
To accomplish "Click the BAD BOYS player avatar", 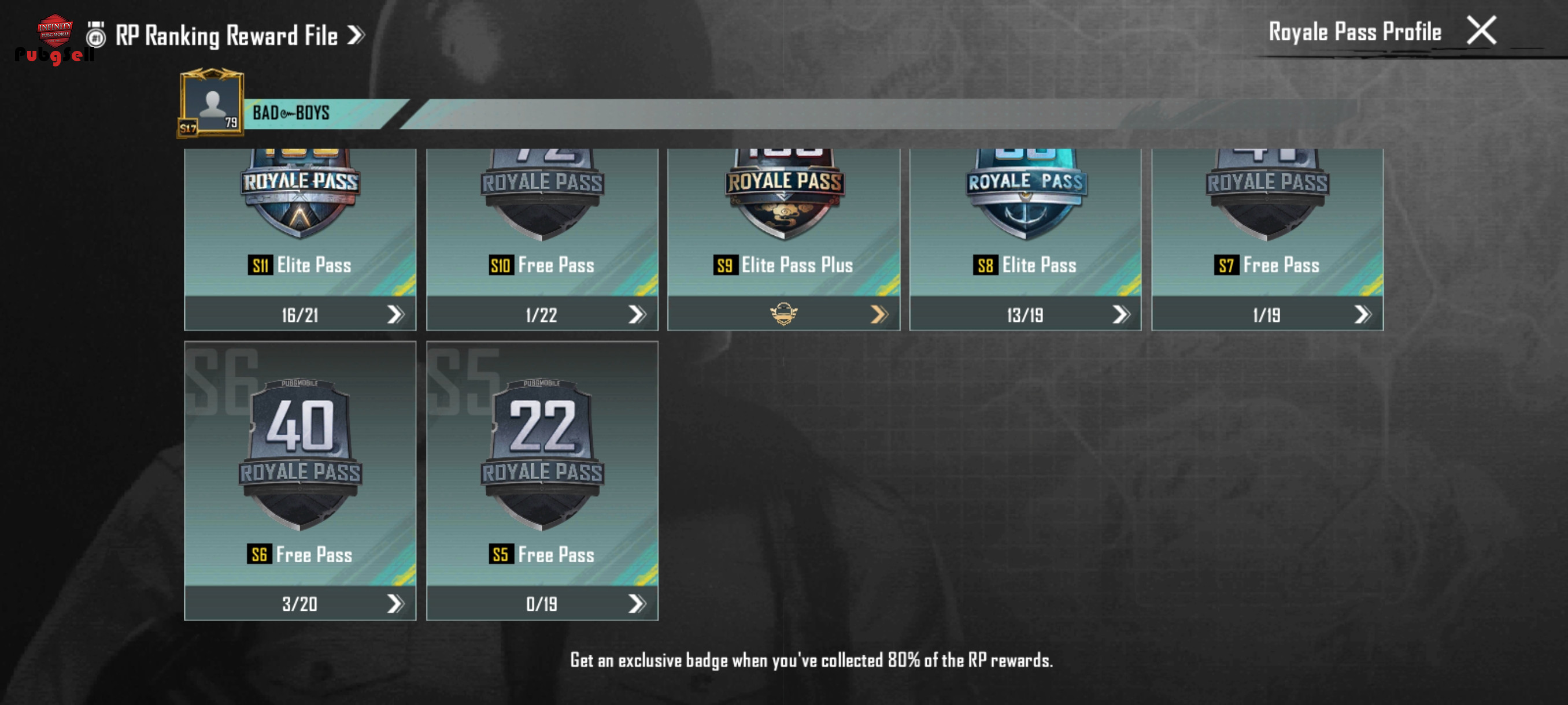I will 211,103.
